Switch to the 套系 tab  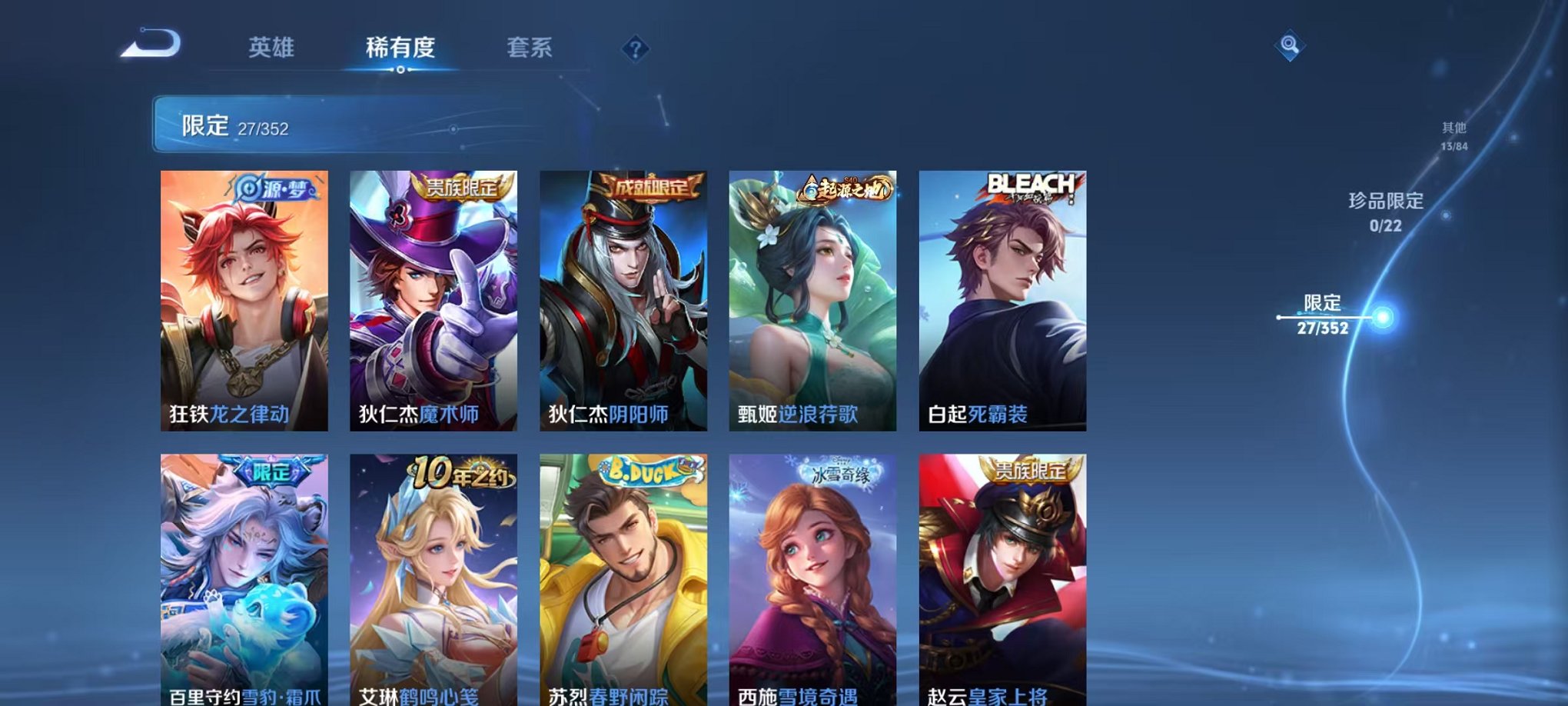(x=536, y=48)
